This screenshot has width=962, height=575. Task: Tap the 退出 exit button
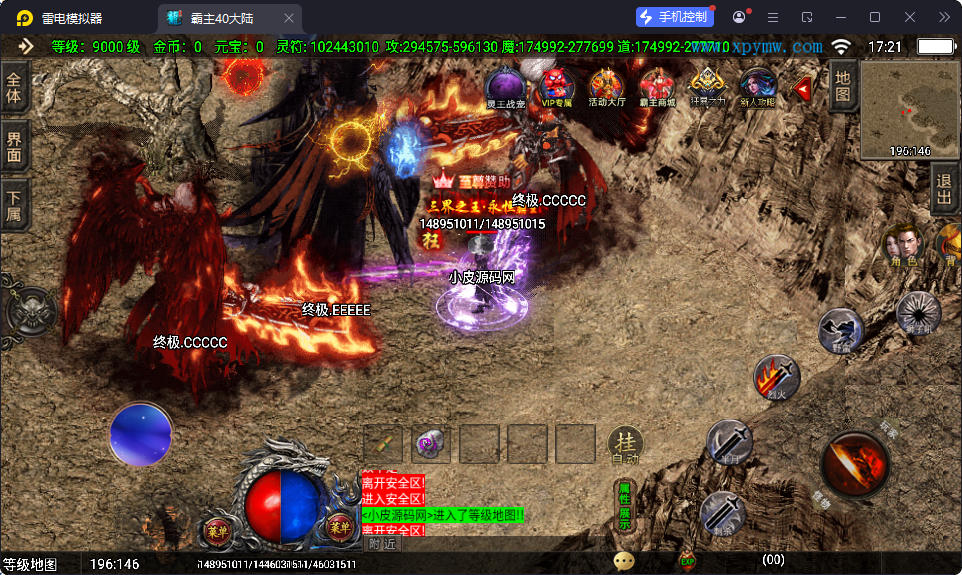click(944, 188)
